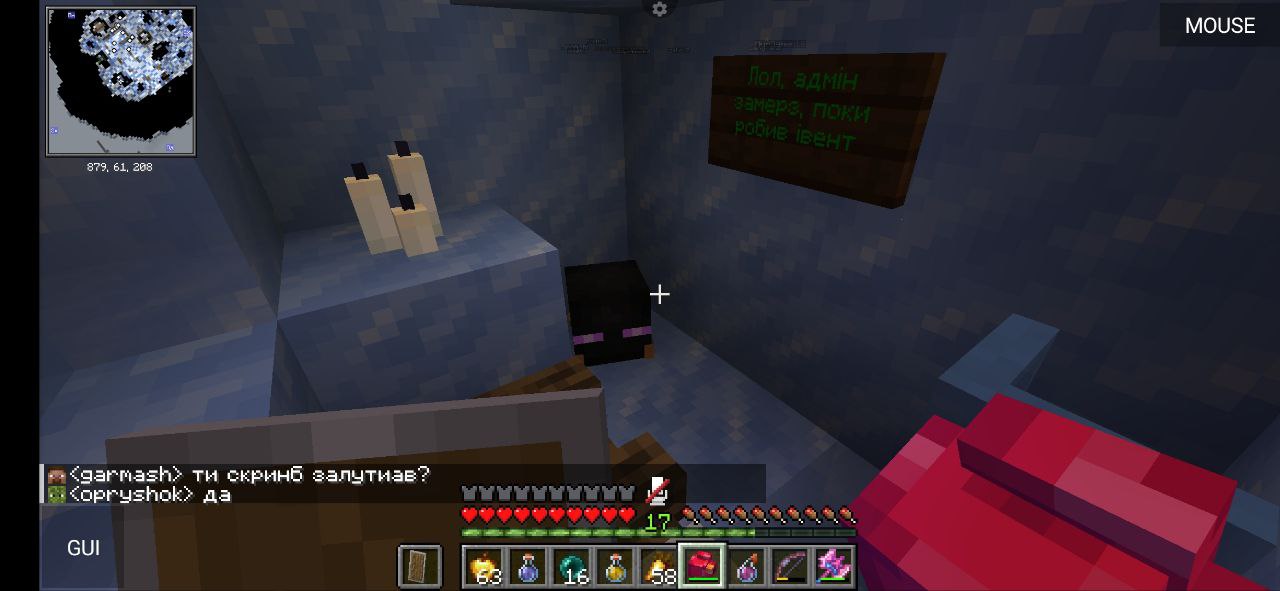Click the minimap
Viewport: 1280px width, 591px height.
[120, 82]
